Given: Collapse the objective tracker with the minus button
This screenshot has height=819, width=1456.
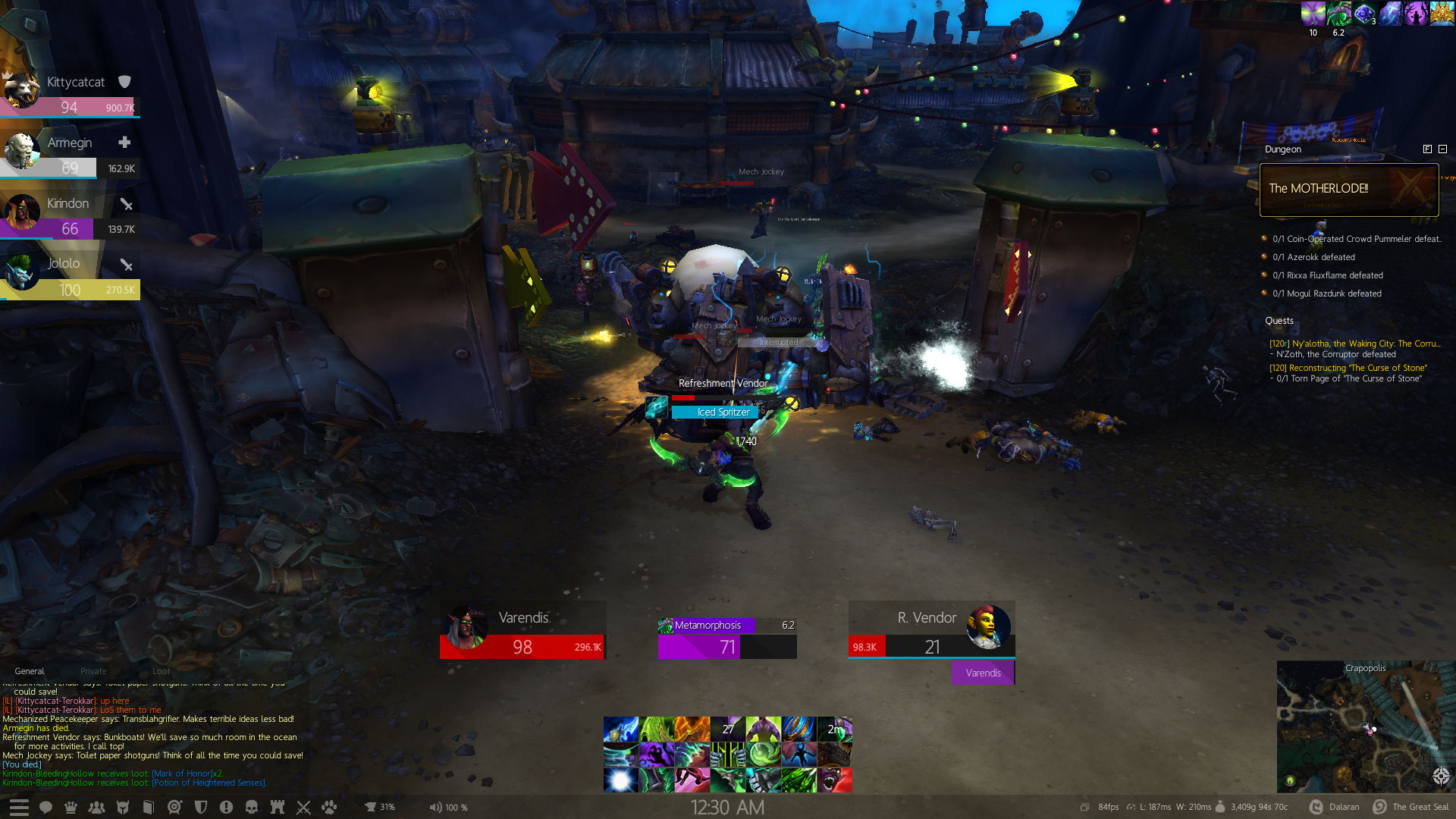Looking at the screenshot, I should tap(1442, 149).
